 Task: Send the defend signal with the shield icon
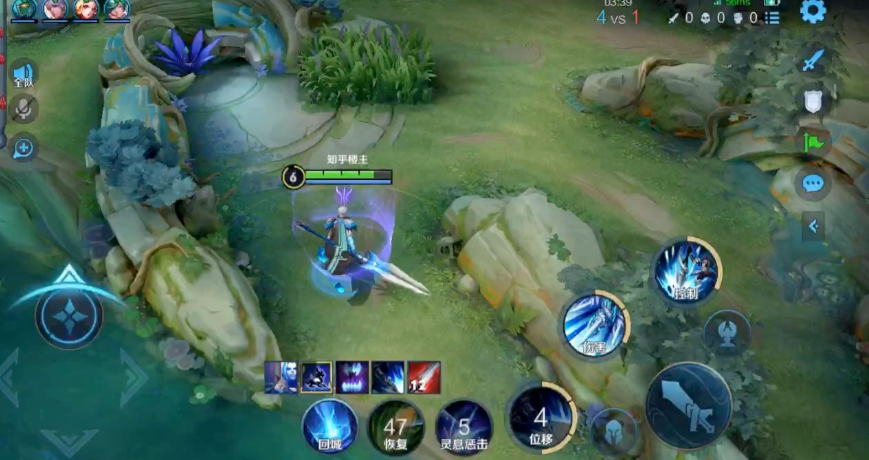[812, 101]
